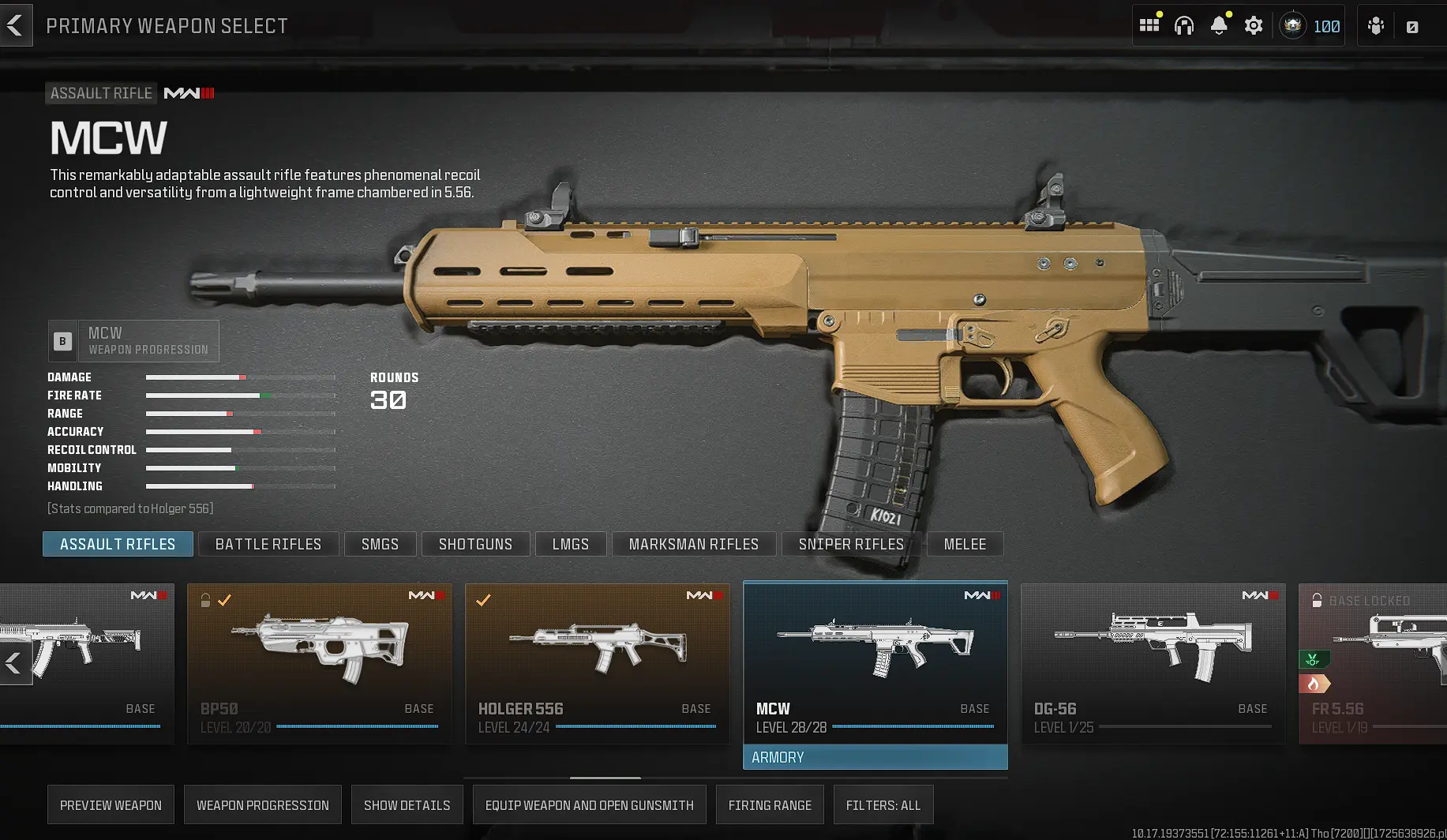
Task: Click Equip Weapon and Open Gunsmith
Action: coord(589,804)
